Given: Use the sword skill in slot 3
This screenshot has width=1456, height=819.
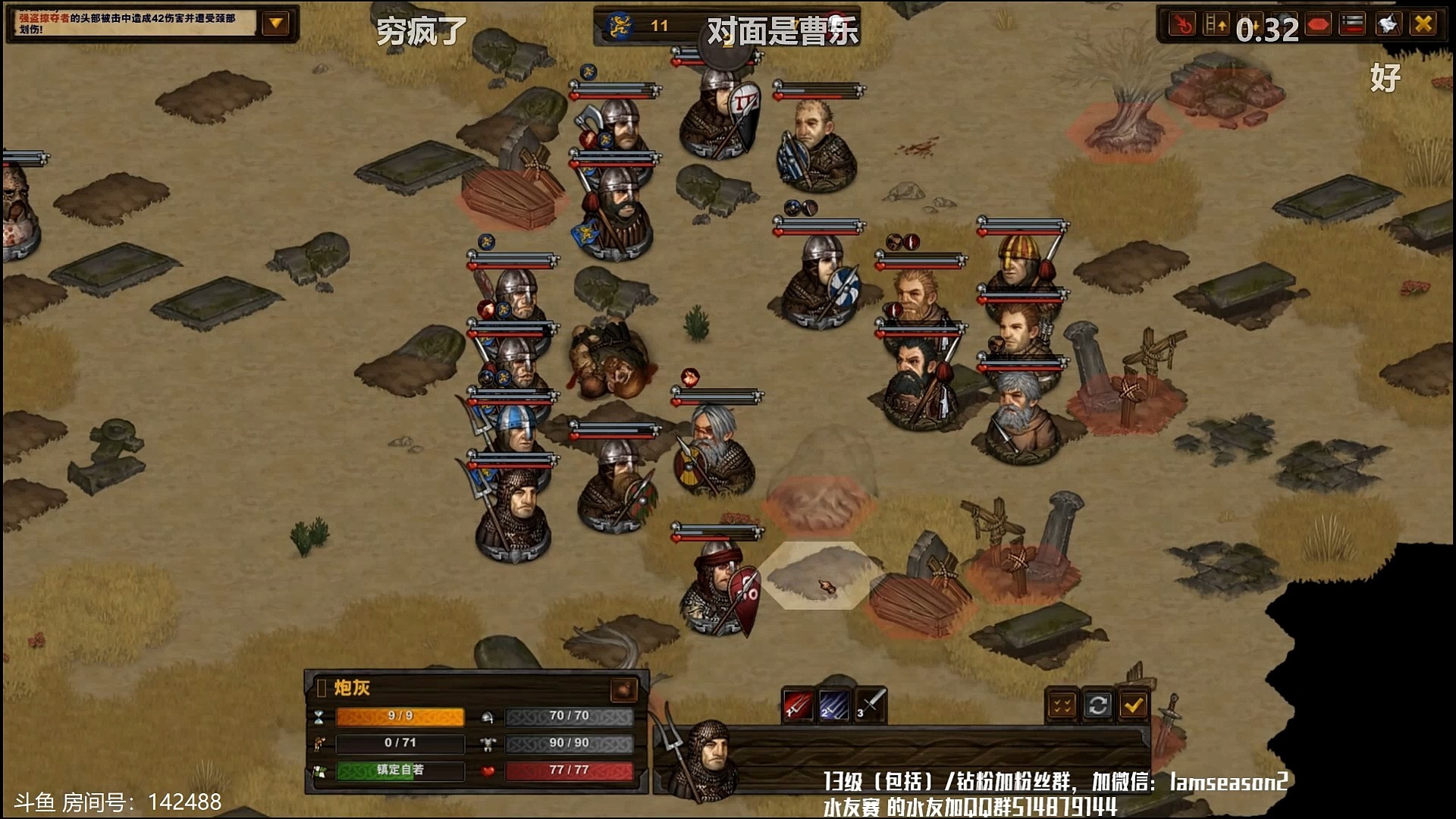Looking at the screenshot, I should click(871, 705).
